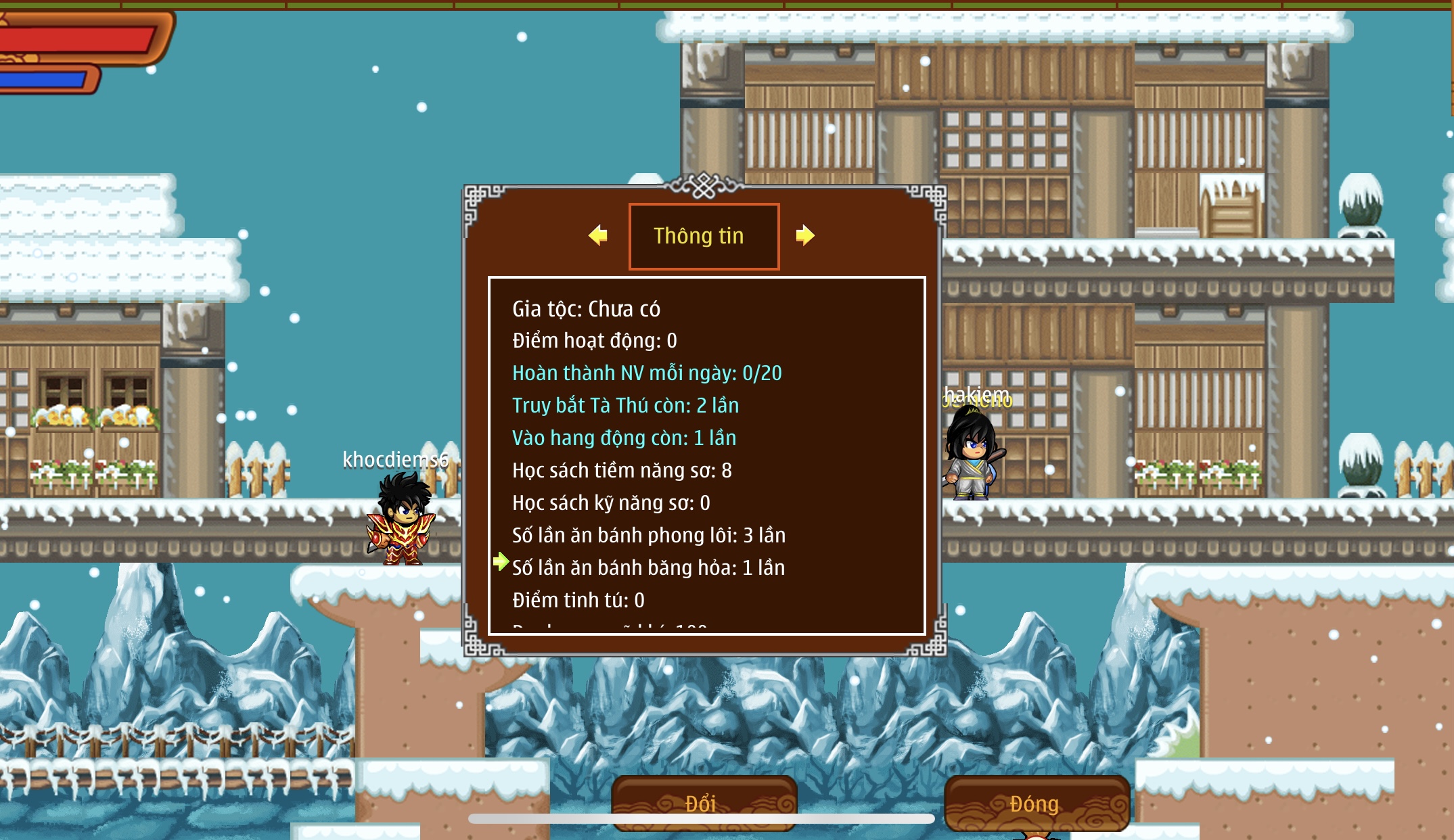Select the Thông tin tab header
This screenshot has height=840, width=1454.
704,236
